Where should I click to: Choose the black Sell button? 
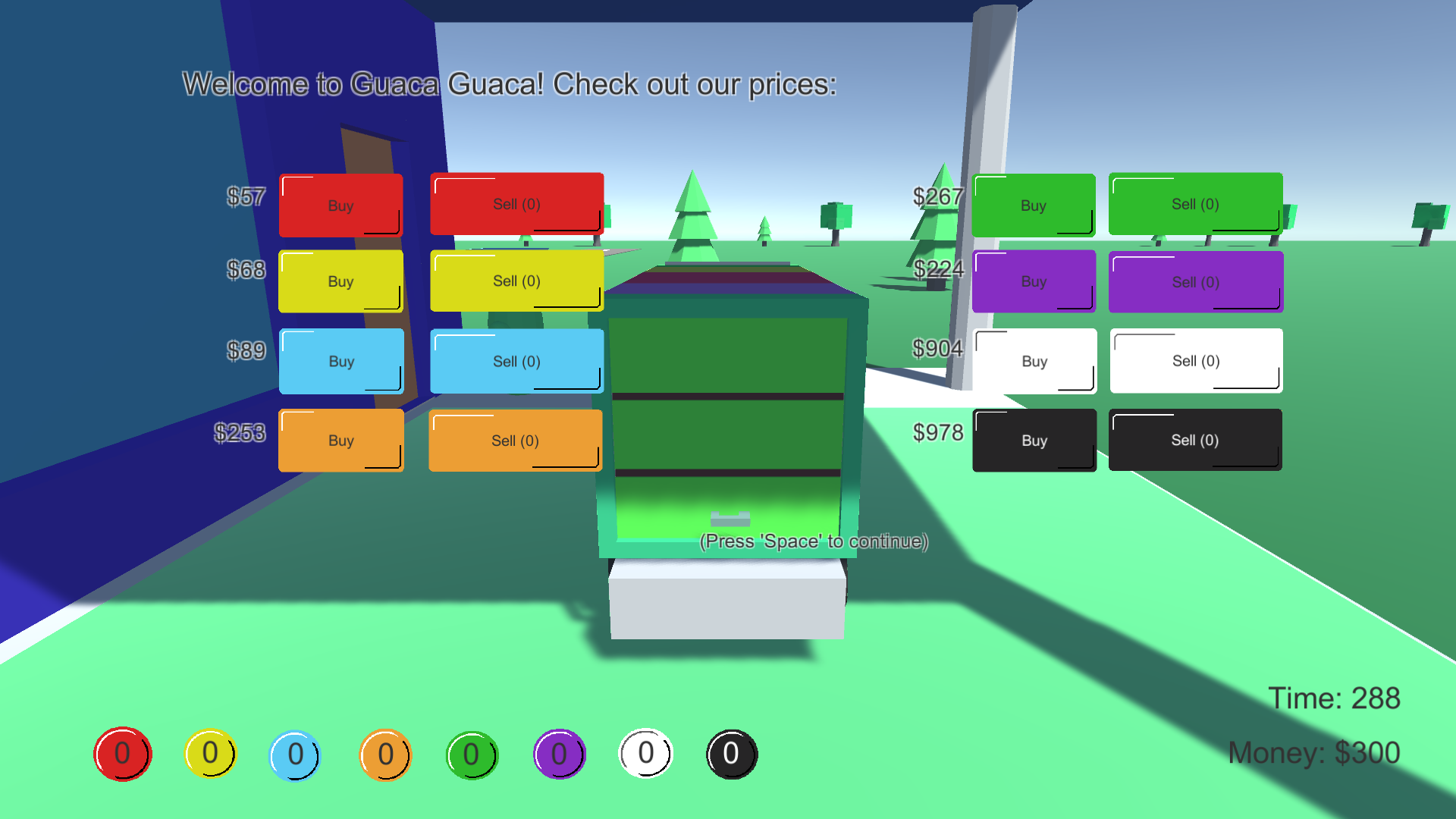[1194, 440]
